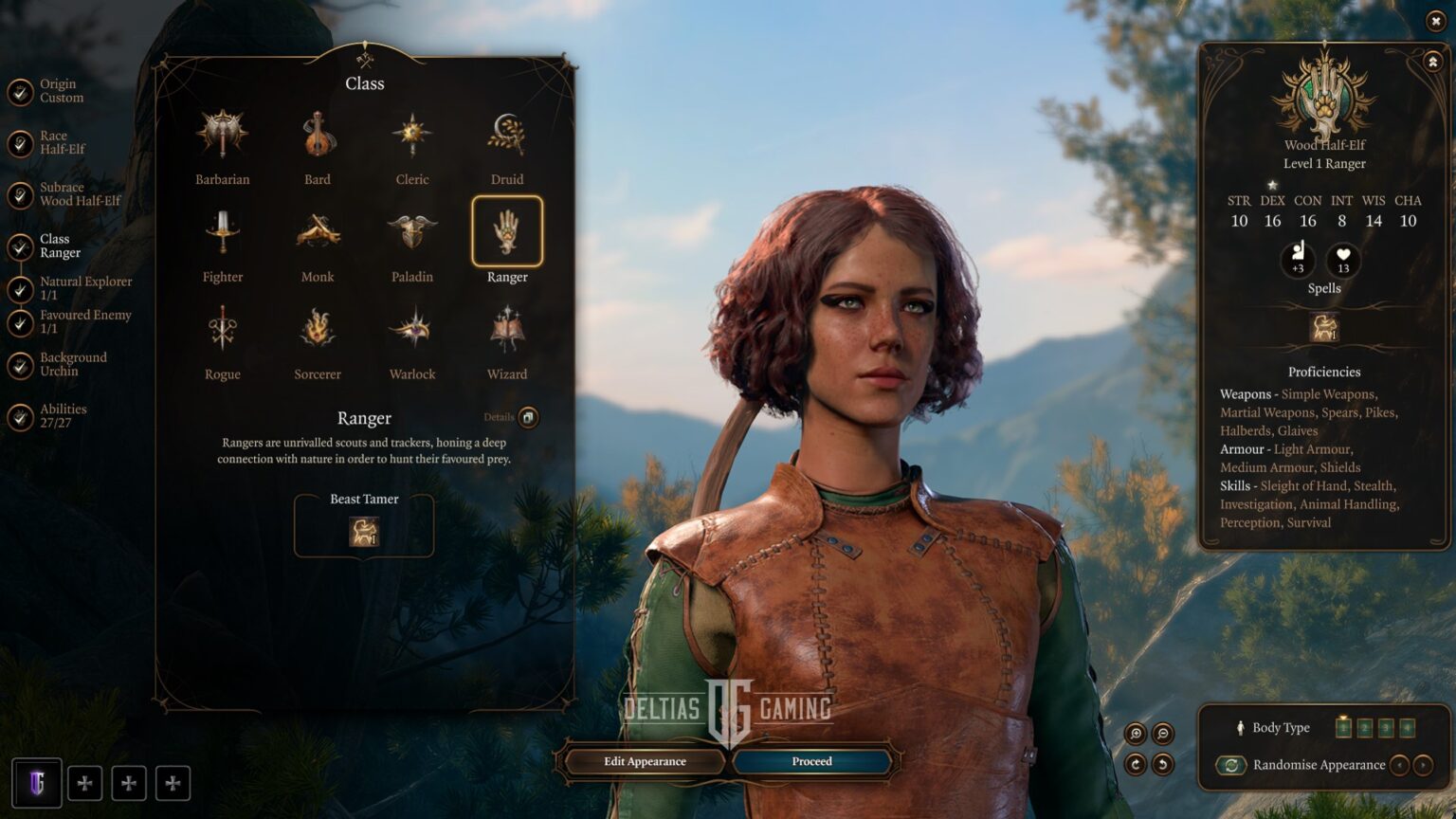Randomise the character's appearance
The height and width of the screenshot is (819, 1456).
(1231, 765)
